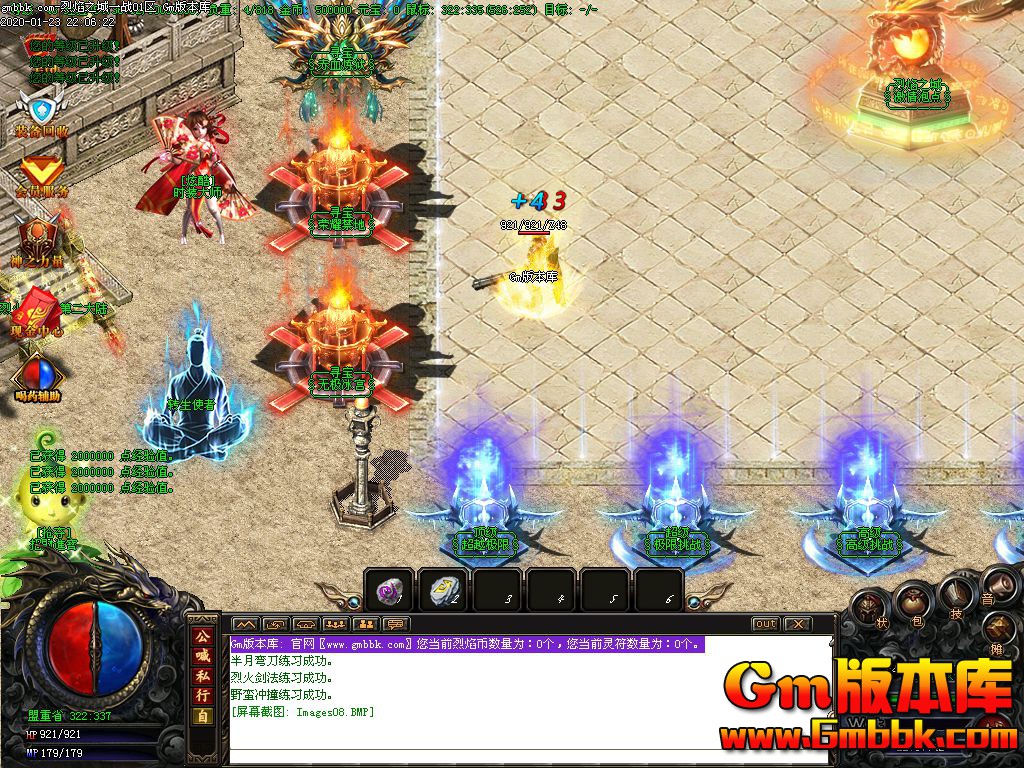Use the grey scroll stone in hotbar slot 2
The width and height of the screenshot is (1024, 768).
[x=444, y=592]
